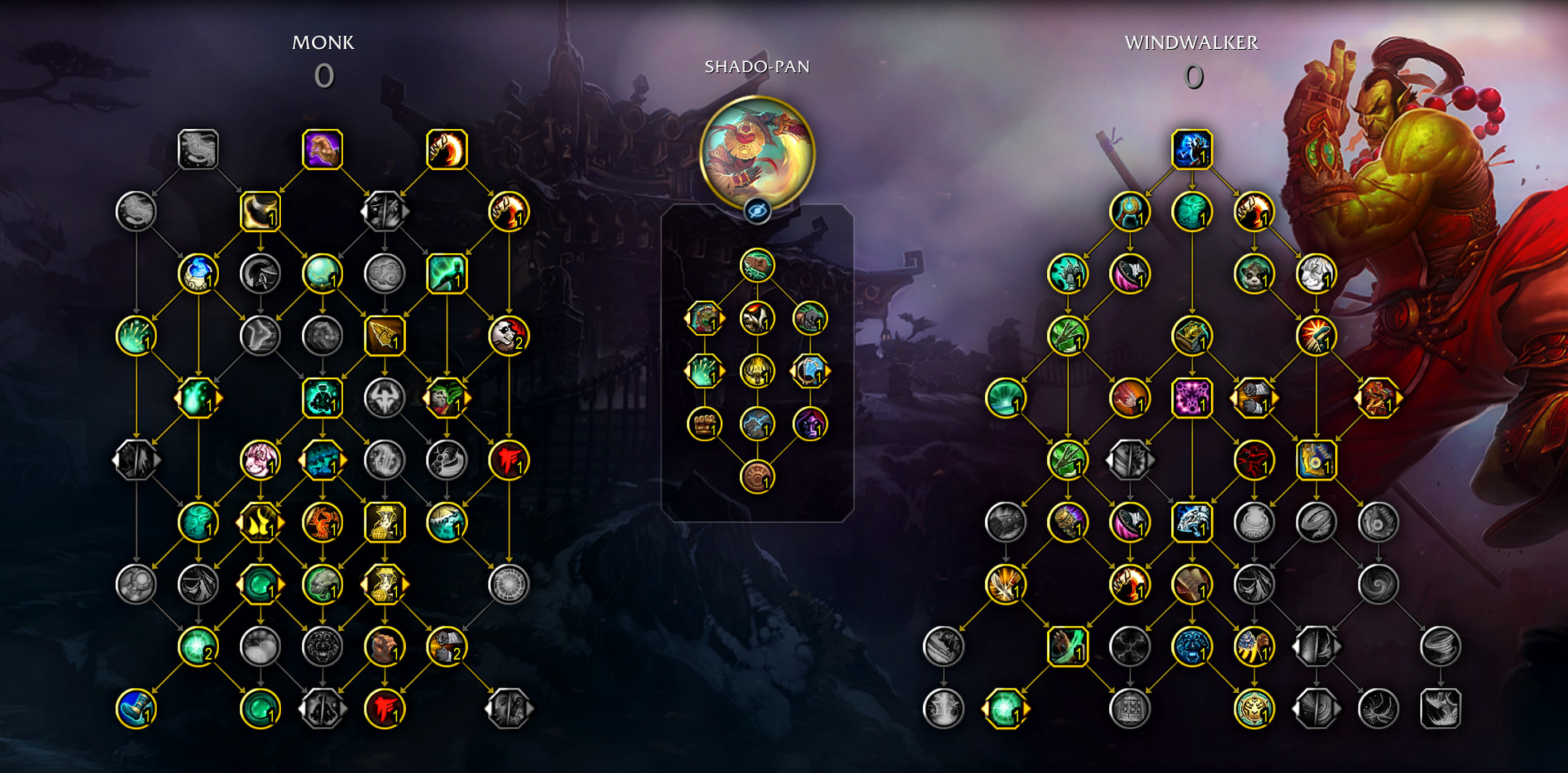The width and height of the screenshot is (1568, 773).
Task: Choose the panda face talent in Windwalker tree
Action: pos(1254,274)
